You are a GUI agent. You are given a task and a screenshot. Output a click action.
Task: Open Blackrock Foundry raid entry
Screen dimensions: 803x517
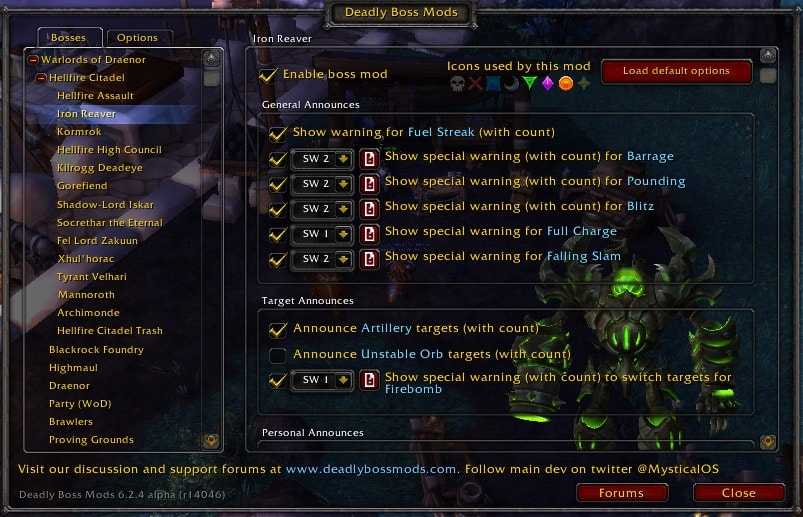coord(96,350)
